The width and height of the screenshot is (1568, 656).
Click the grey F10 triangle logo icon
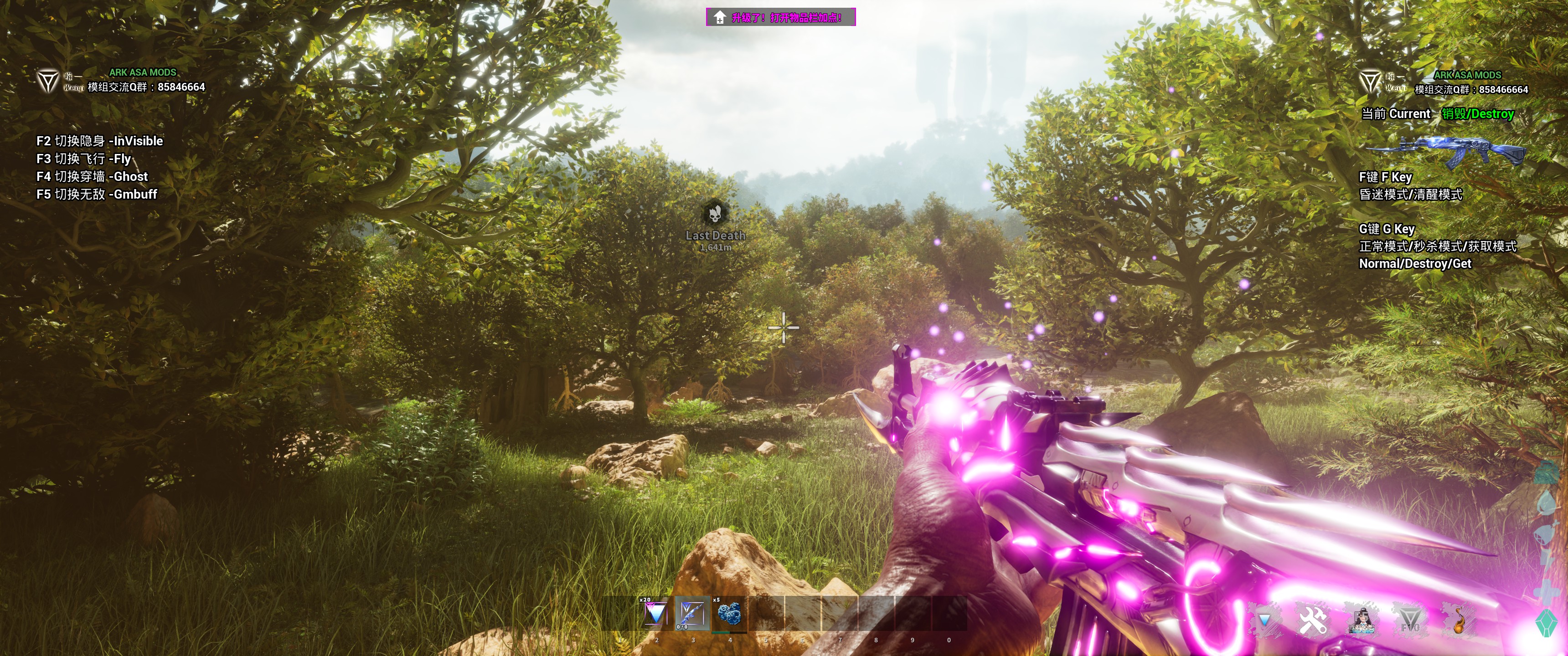click(x=1410, y=621)
